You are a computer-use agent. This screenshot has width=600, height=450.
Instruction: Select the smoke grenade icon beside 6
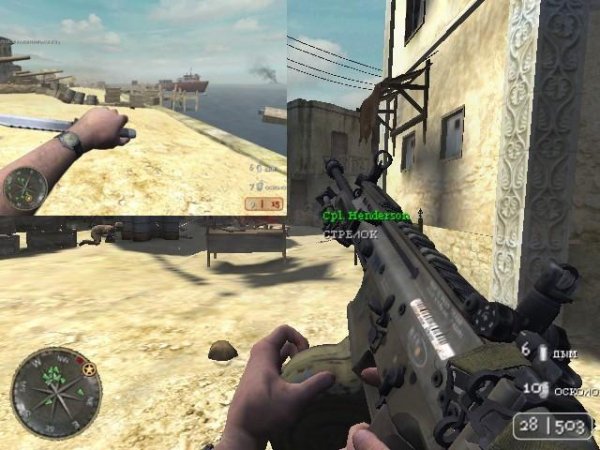tap(543, 353)
